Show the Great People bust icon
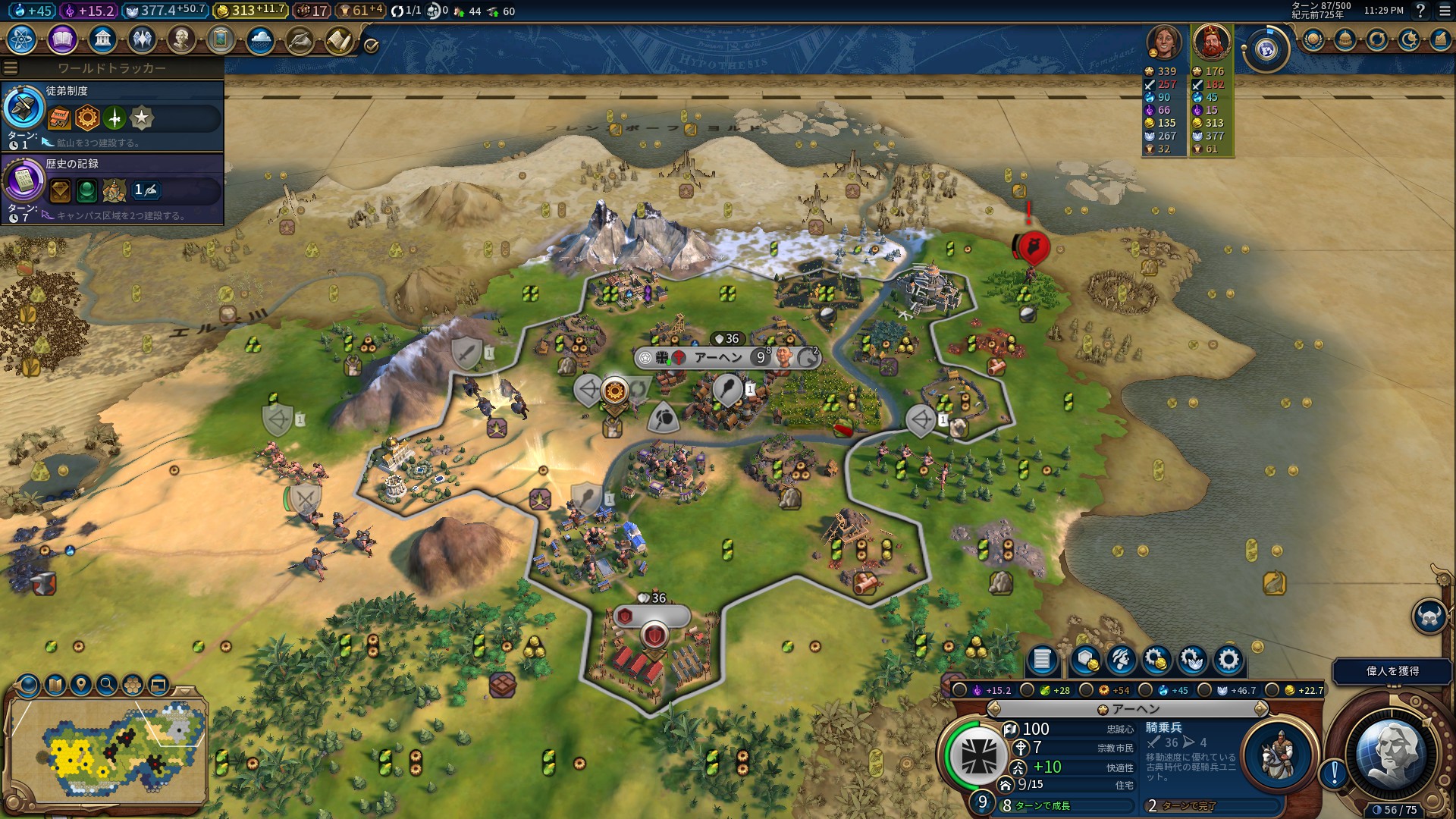Screen dimensions: 1456x819 (181, 39)
